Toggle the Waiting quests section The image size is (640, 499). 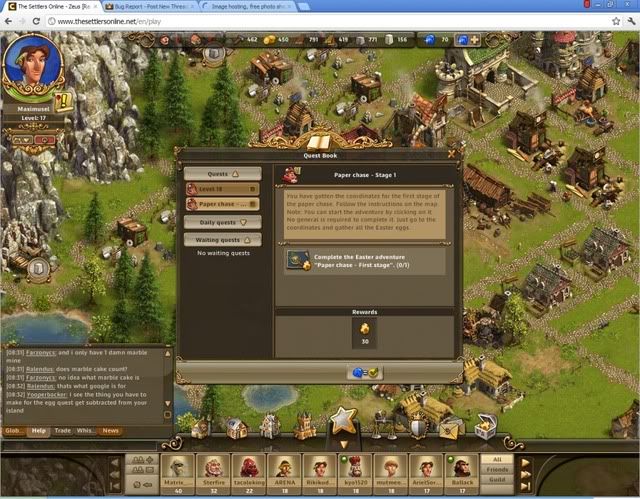pos(222,239)
